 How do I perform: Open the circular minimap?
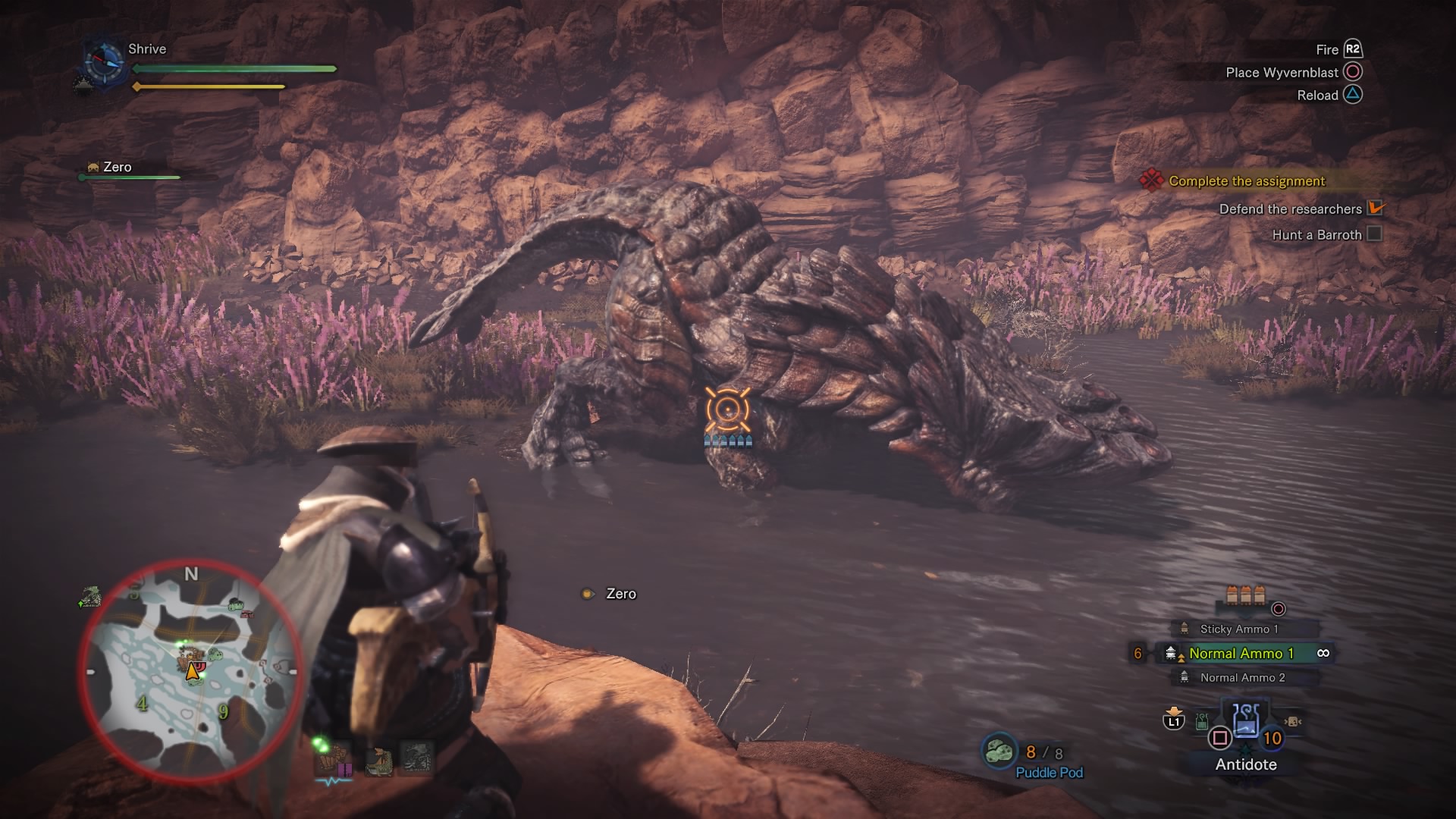pyautogui.click(x=190, y=672)
